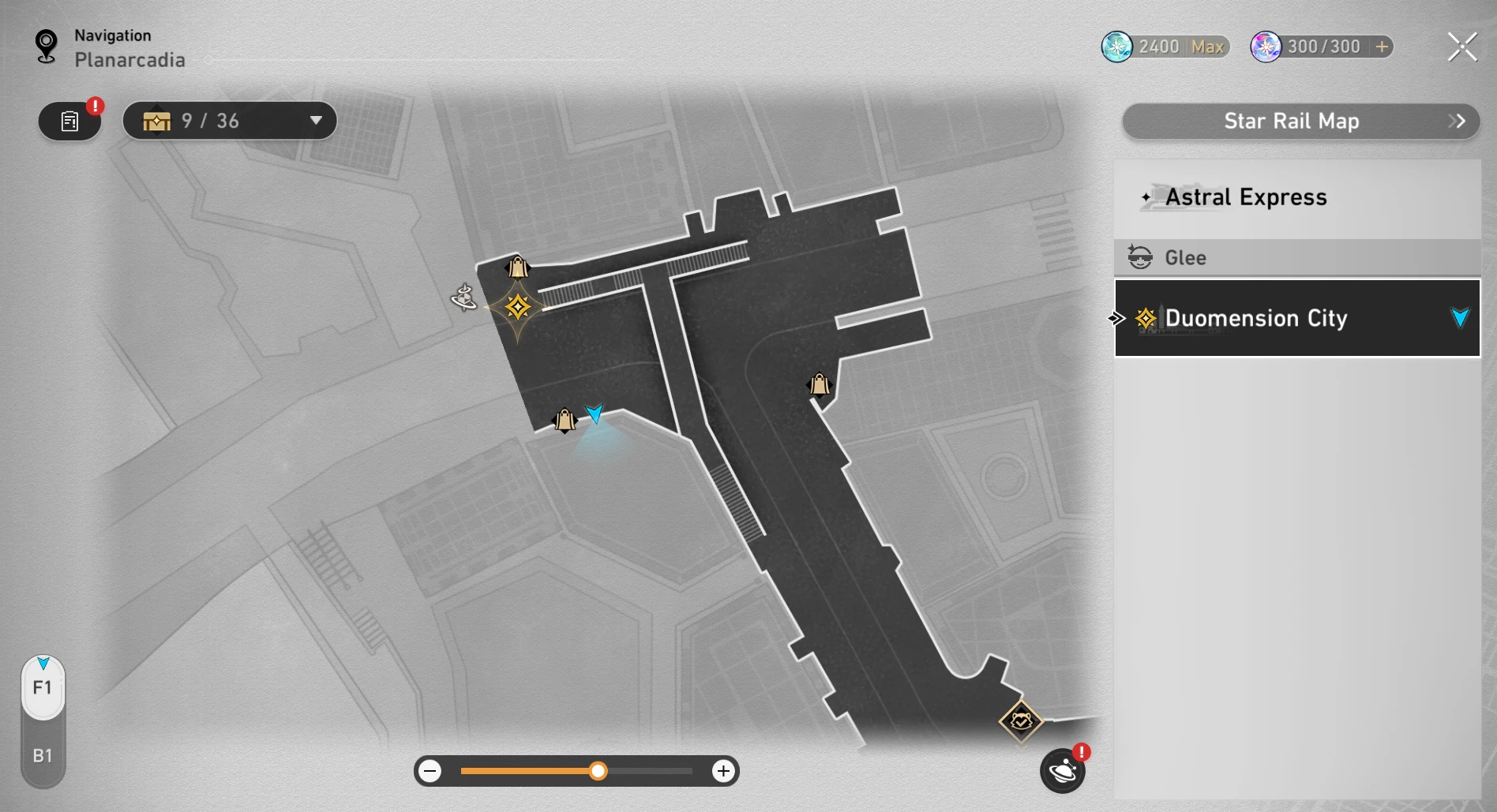Open the Star Rail Map
Viewport: 1497px width, 812px height.
click(x=1300, y=121)
